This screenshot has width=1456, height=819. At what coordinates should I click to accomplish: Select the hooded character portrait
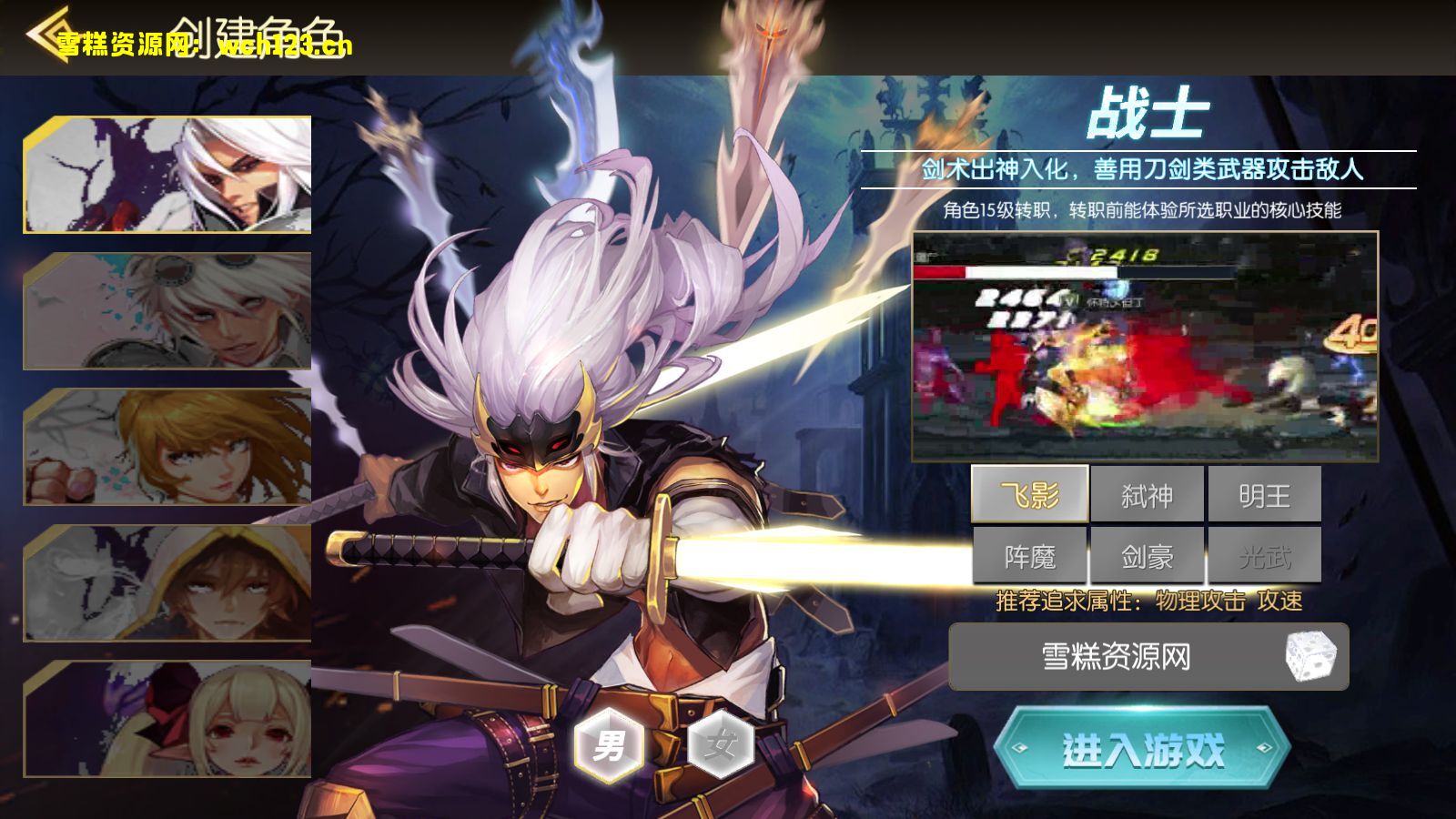tap(167, 583)
